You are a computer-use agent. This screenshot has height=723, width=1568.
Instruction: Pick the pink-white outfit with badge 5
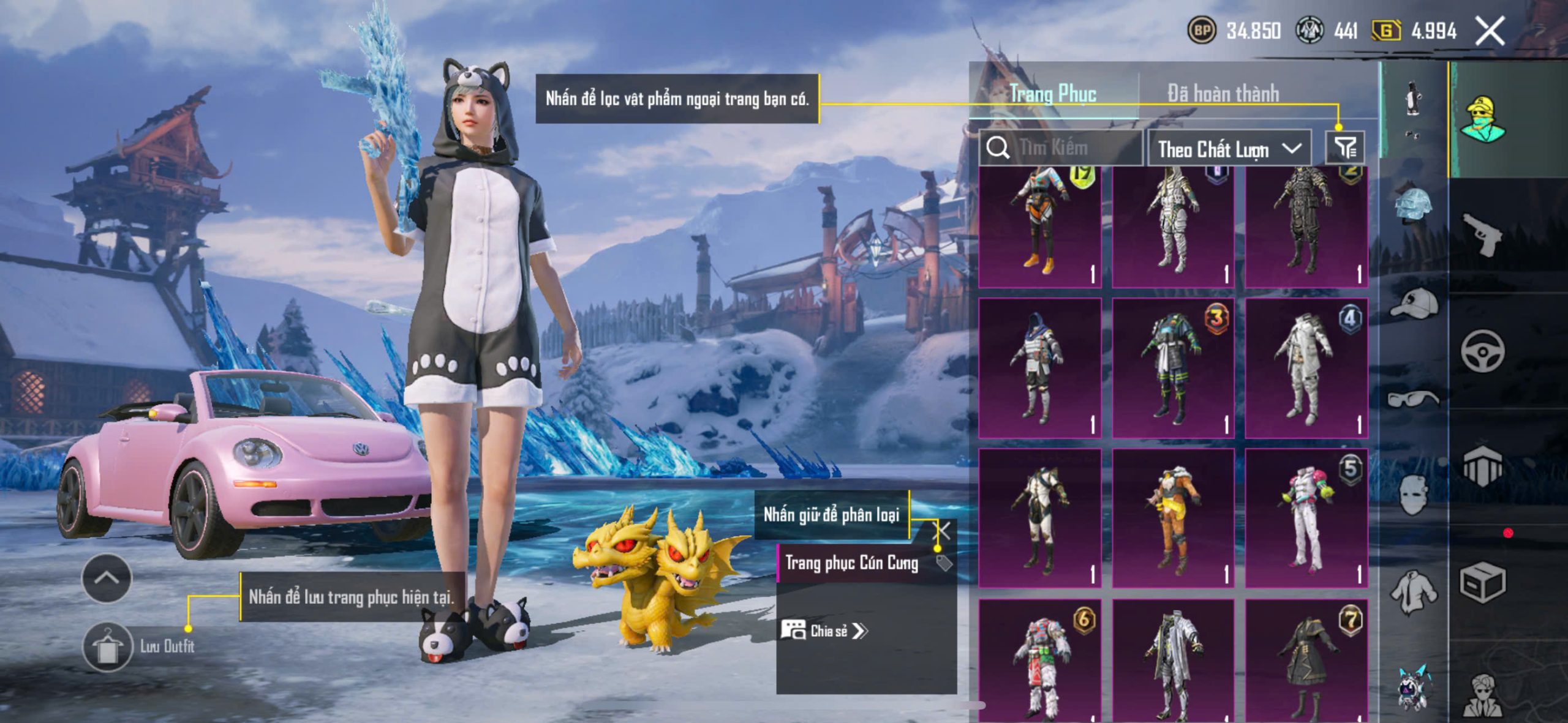[x=1306, y=518]
